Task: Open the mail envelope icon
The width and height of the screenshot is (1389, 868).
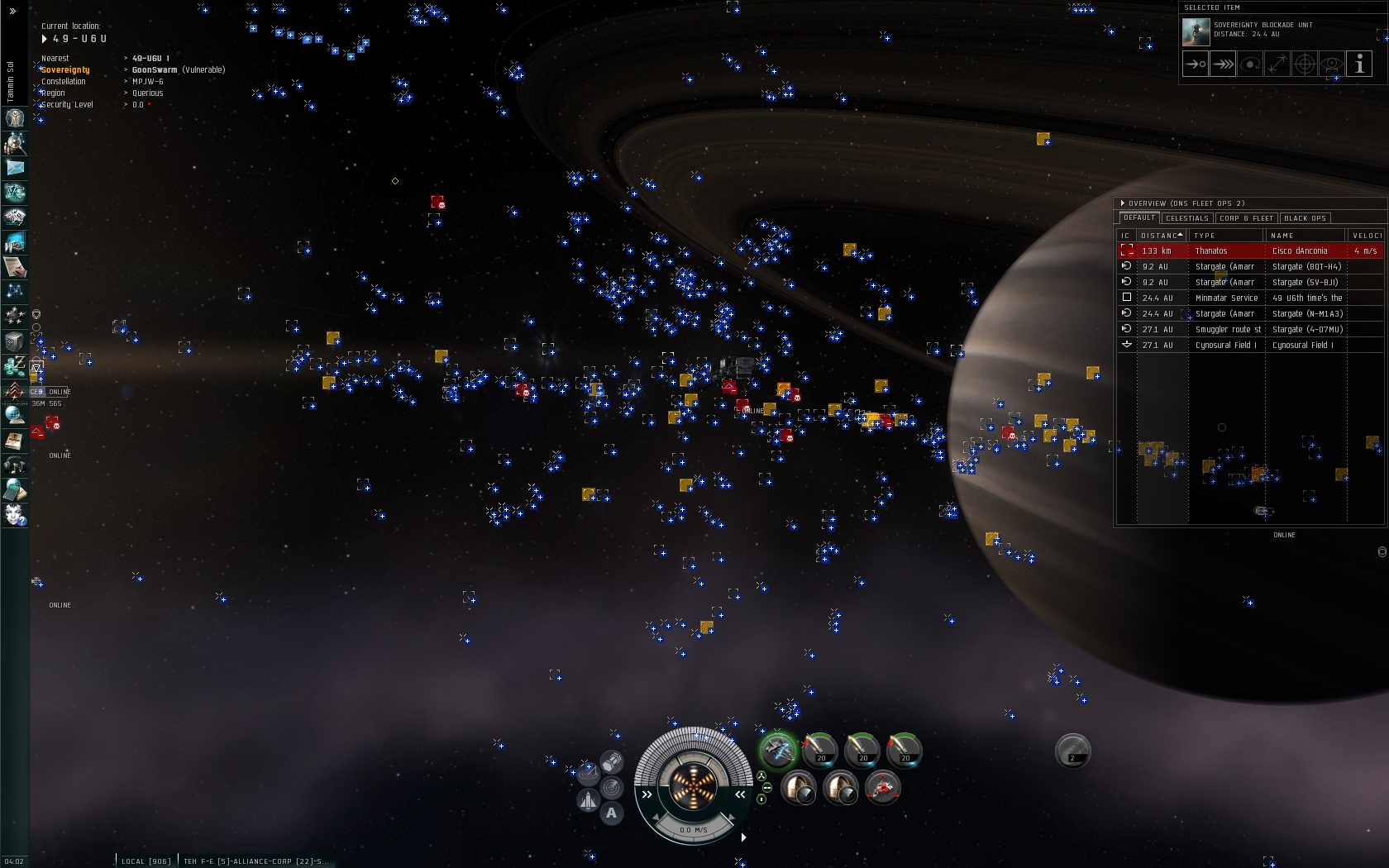Action: [x=15, y=168]
